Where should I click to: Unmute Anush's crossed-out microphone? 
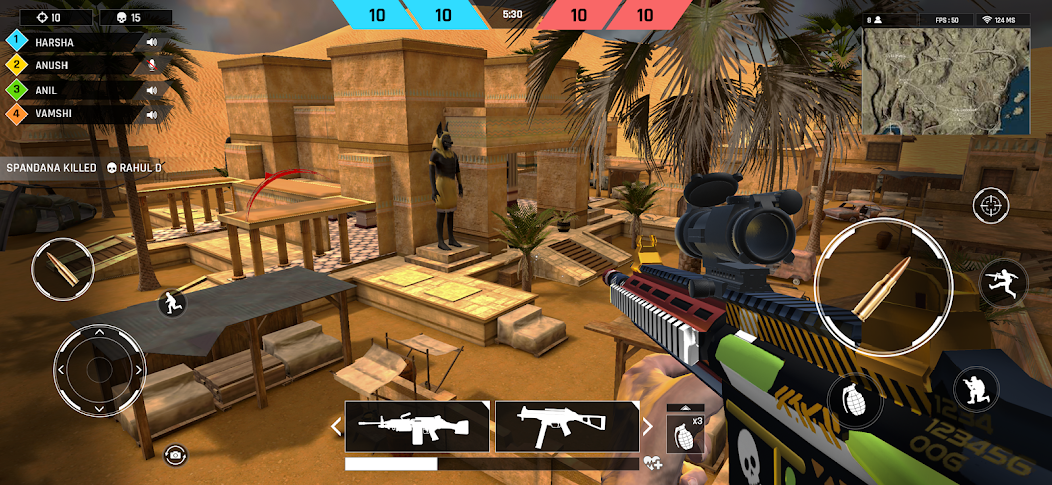[152, 66]
